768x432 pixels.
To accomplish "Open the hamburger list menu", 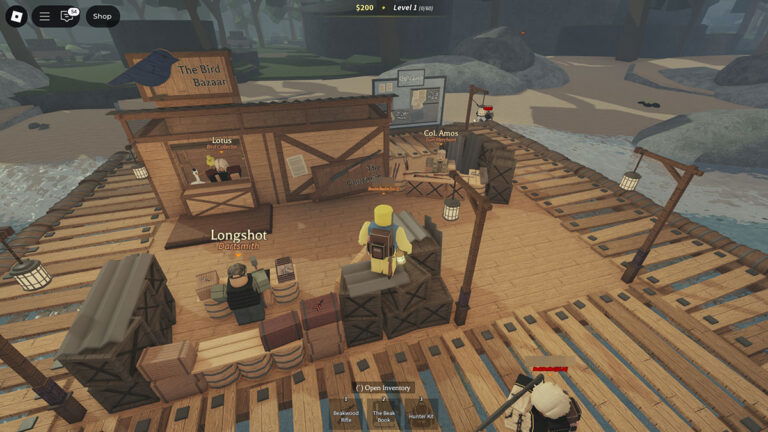I will coord(44,16).
